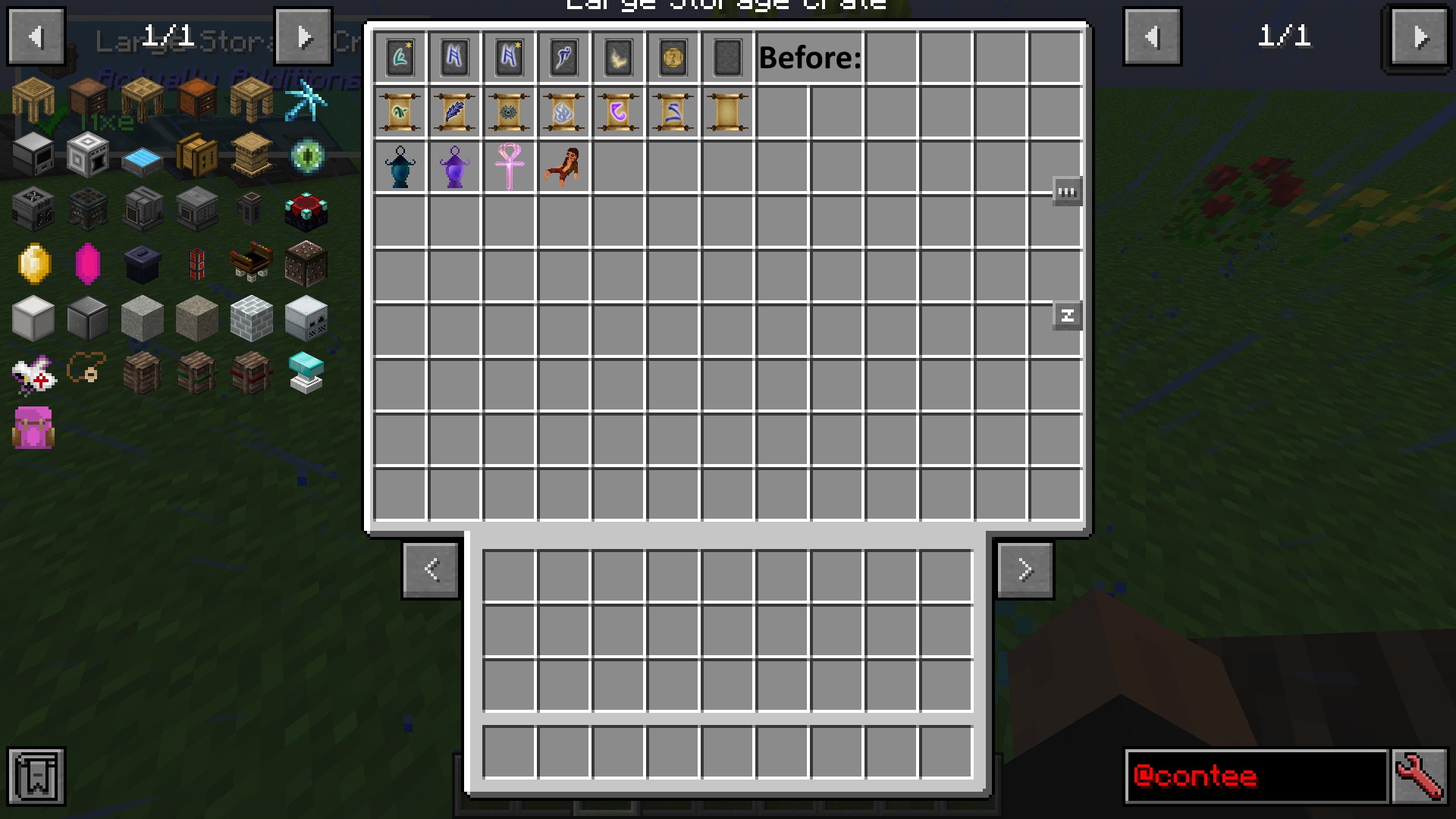Click the right arrow below the crate grid
Image resolution: width=1456 pixels, height=819 pixels.
pyautogui.click(x=1025, y=570)
